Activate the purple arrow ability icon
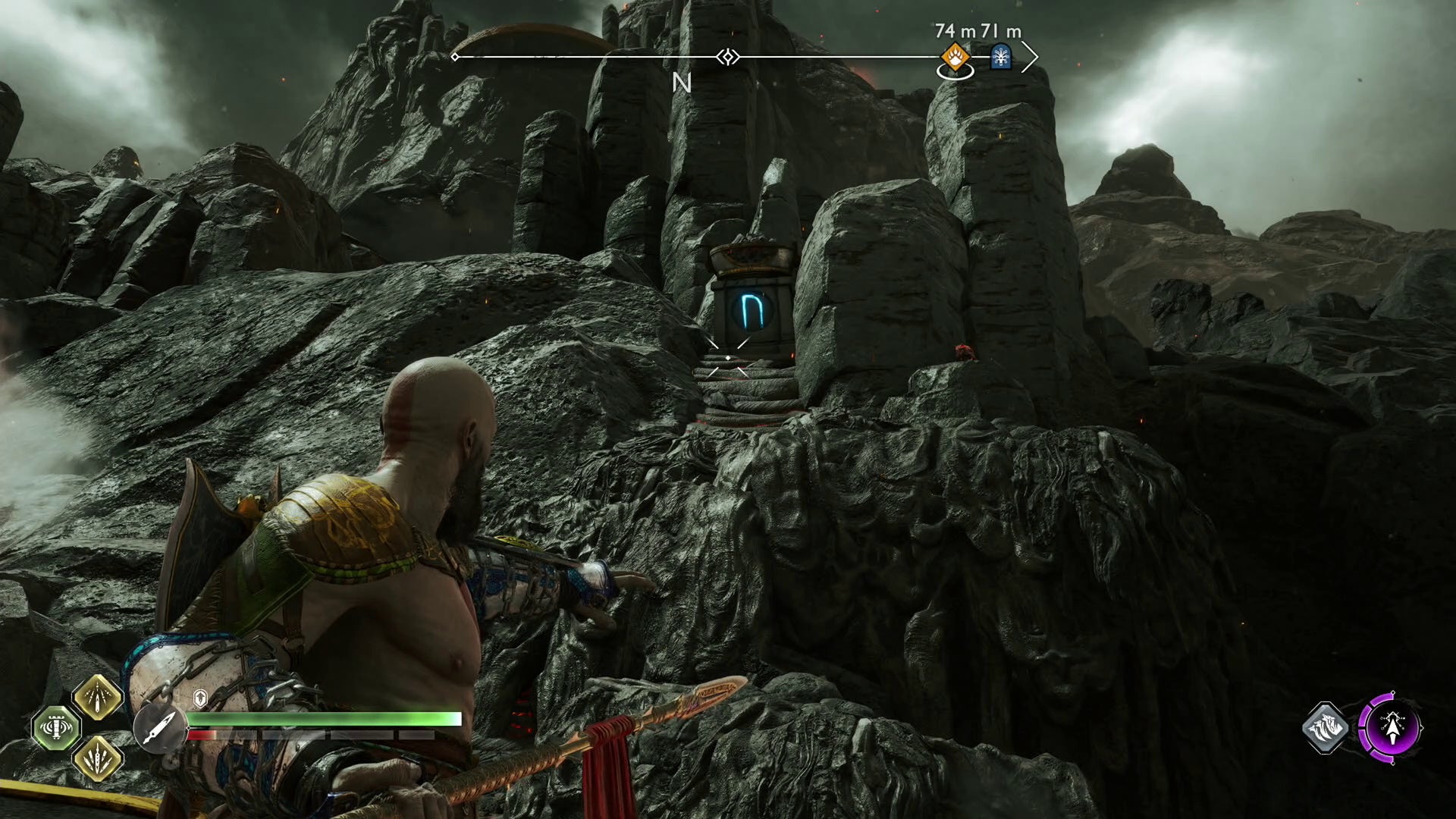This screenshot has height=819, width=1456. click(1391, 728)
